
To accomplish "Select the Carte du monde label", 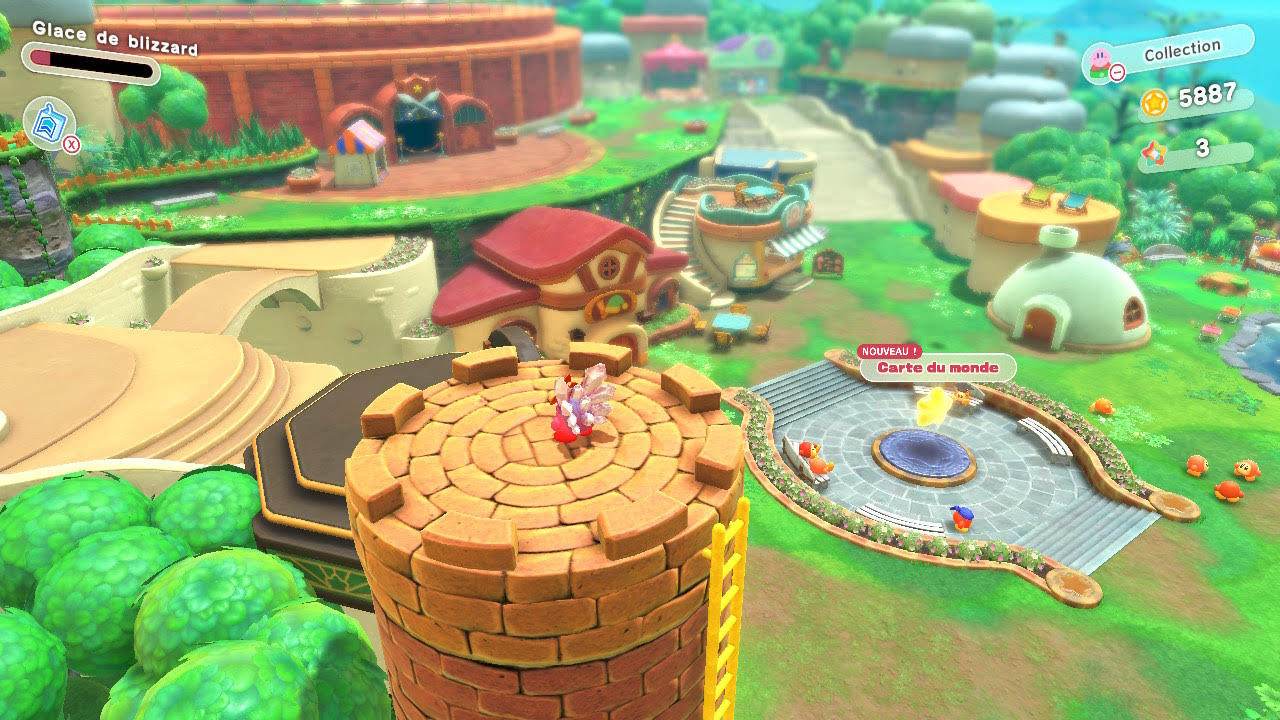I will click(937, 368).
